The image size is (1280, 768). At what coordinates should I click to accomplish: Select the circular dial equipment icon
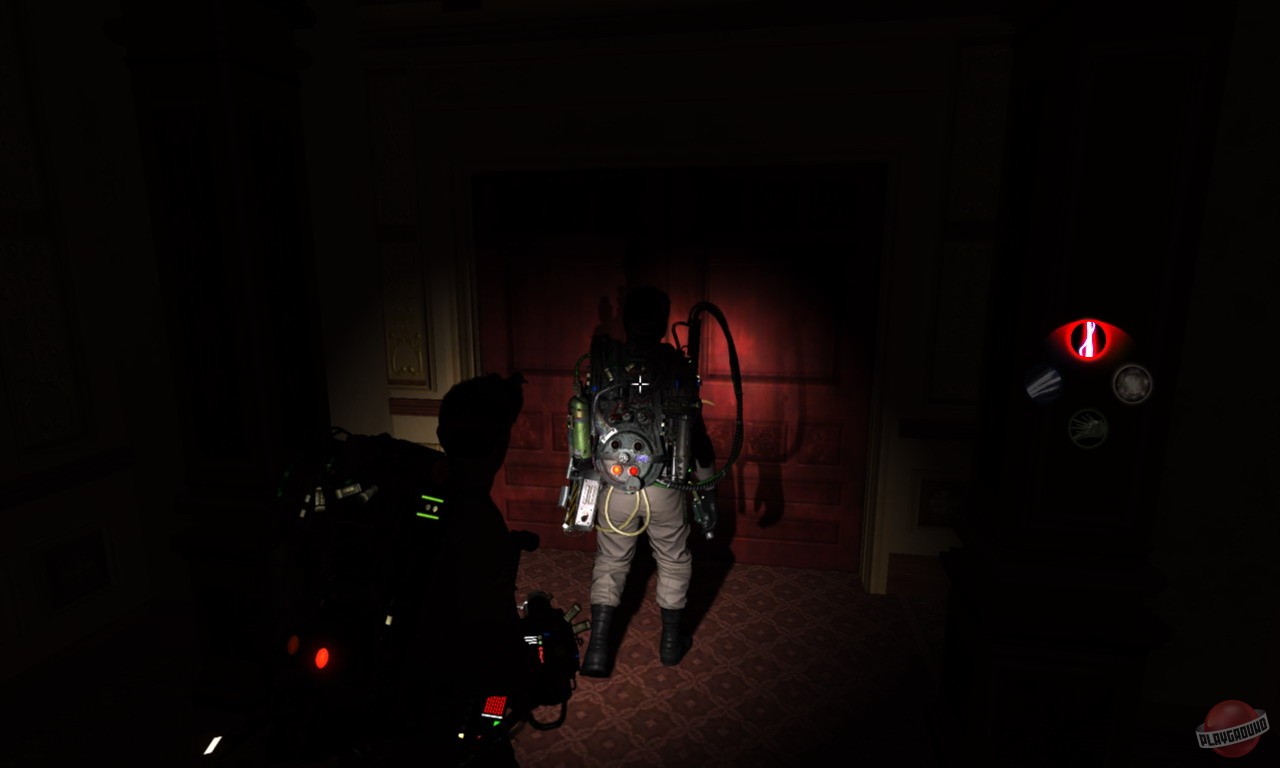pyautogui.click(x=1132, y=383)
